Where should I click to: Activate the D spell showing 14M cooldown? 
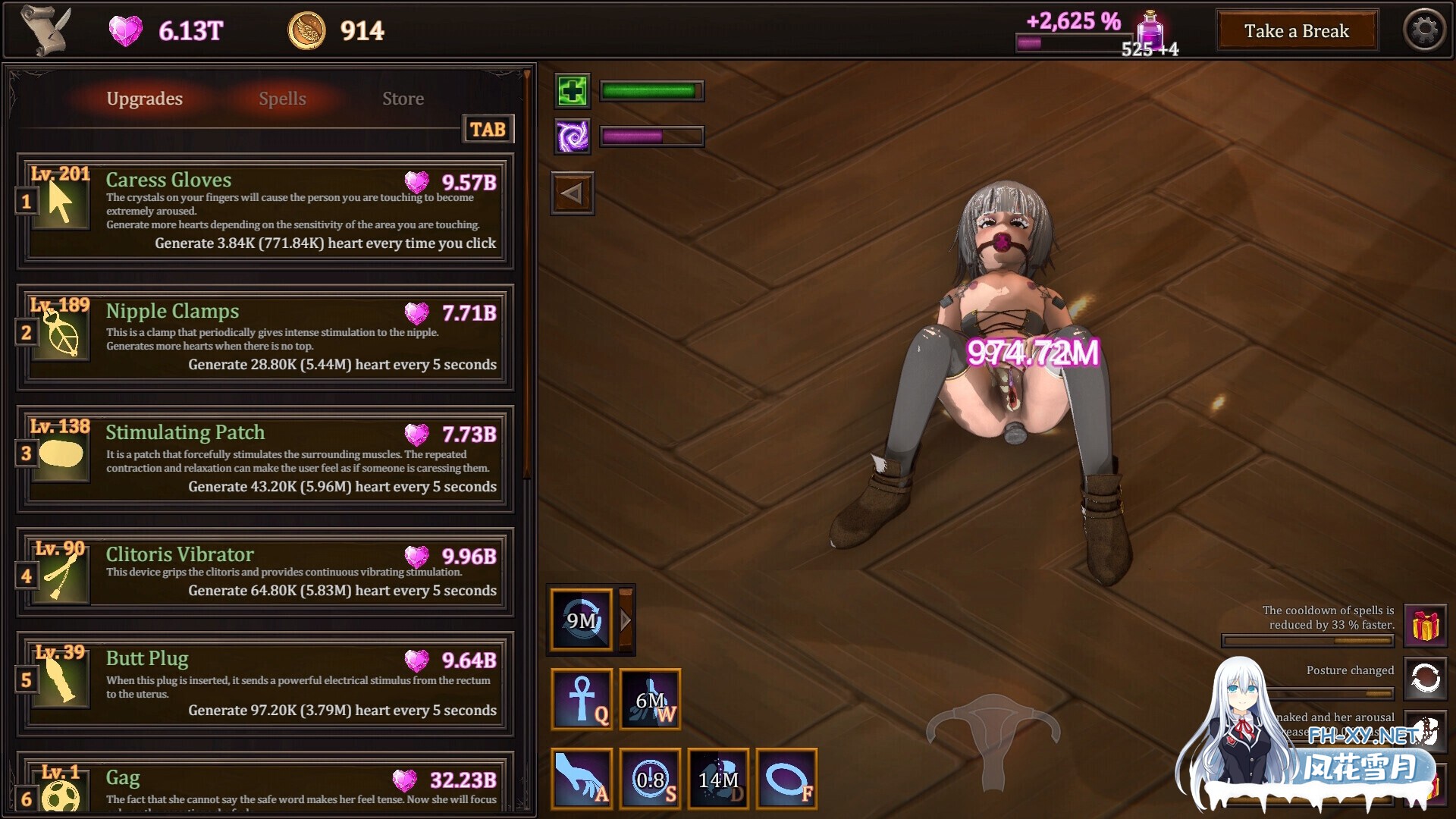click(718, 779)
